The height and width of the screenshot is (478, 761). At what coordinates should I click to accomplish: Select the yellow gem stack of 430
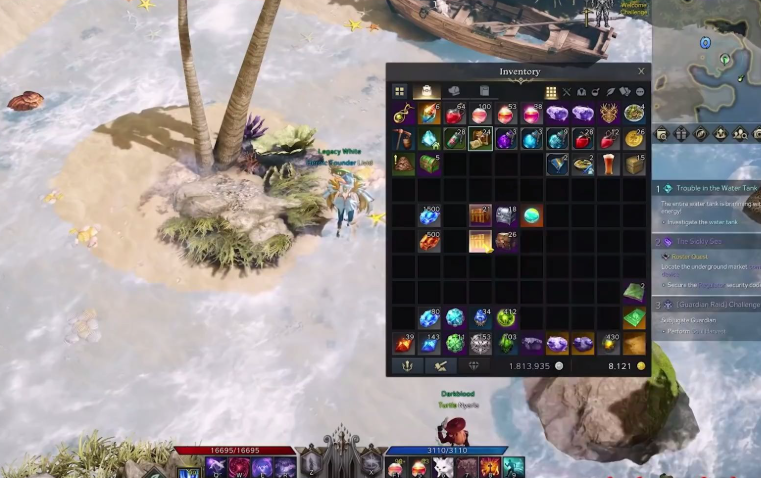pyautogui.click(x=609, y=344)
